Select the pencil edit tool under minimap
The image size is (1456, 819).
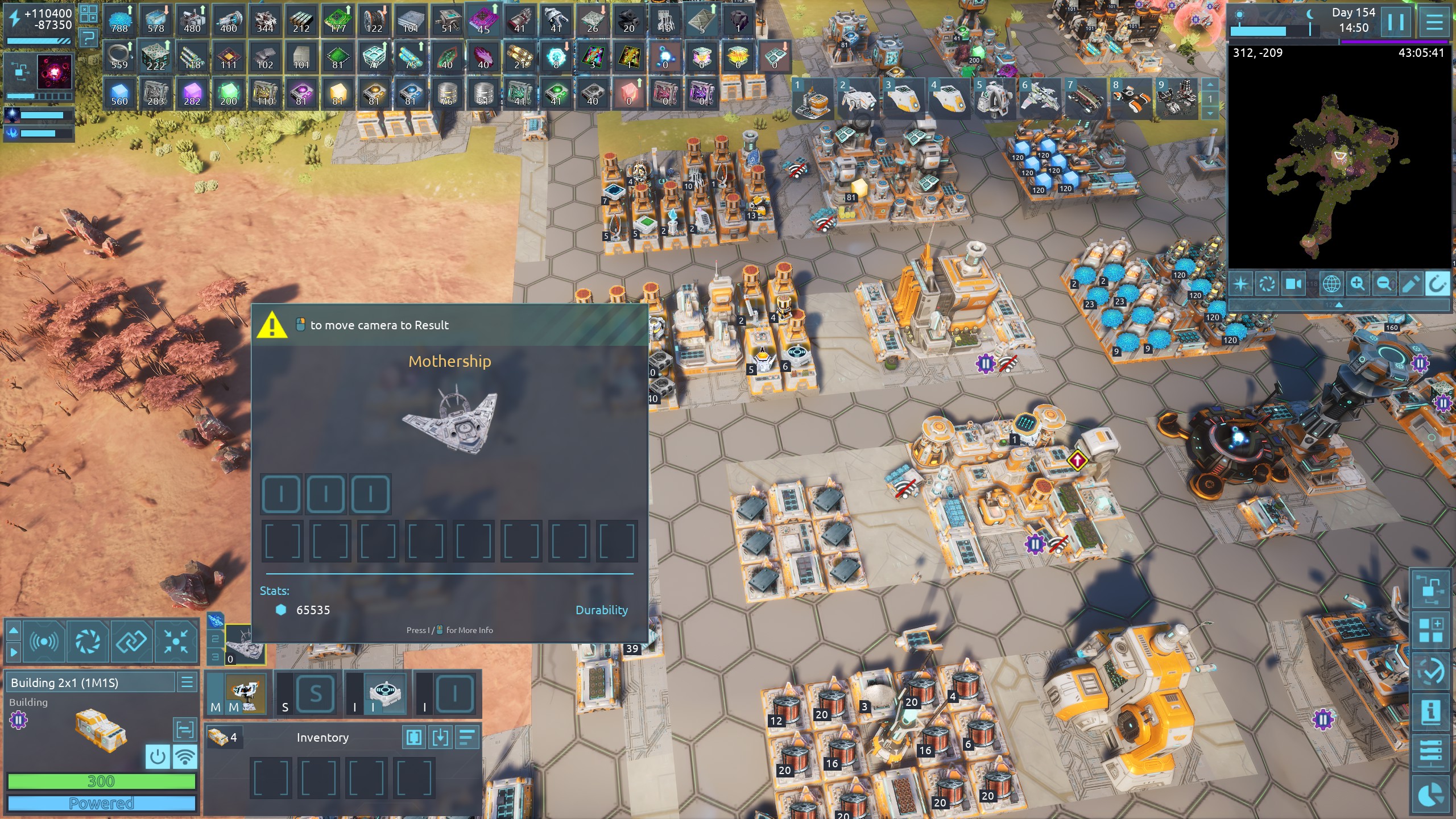[x=1410, y=283]
